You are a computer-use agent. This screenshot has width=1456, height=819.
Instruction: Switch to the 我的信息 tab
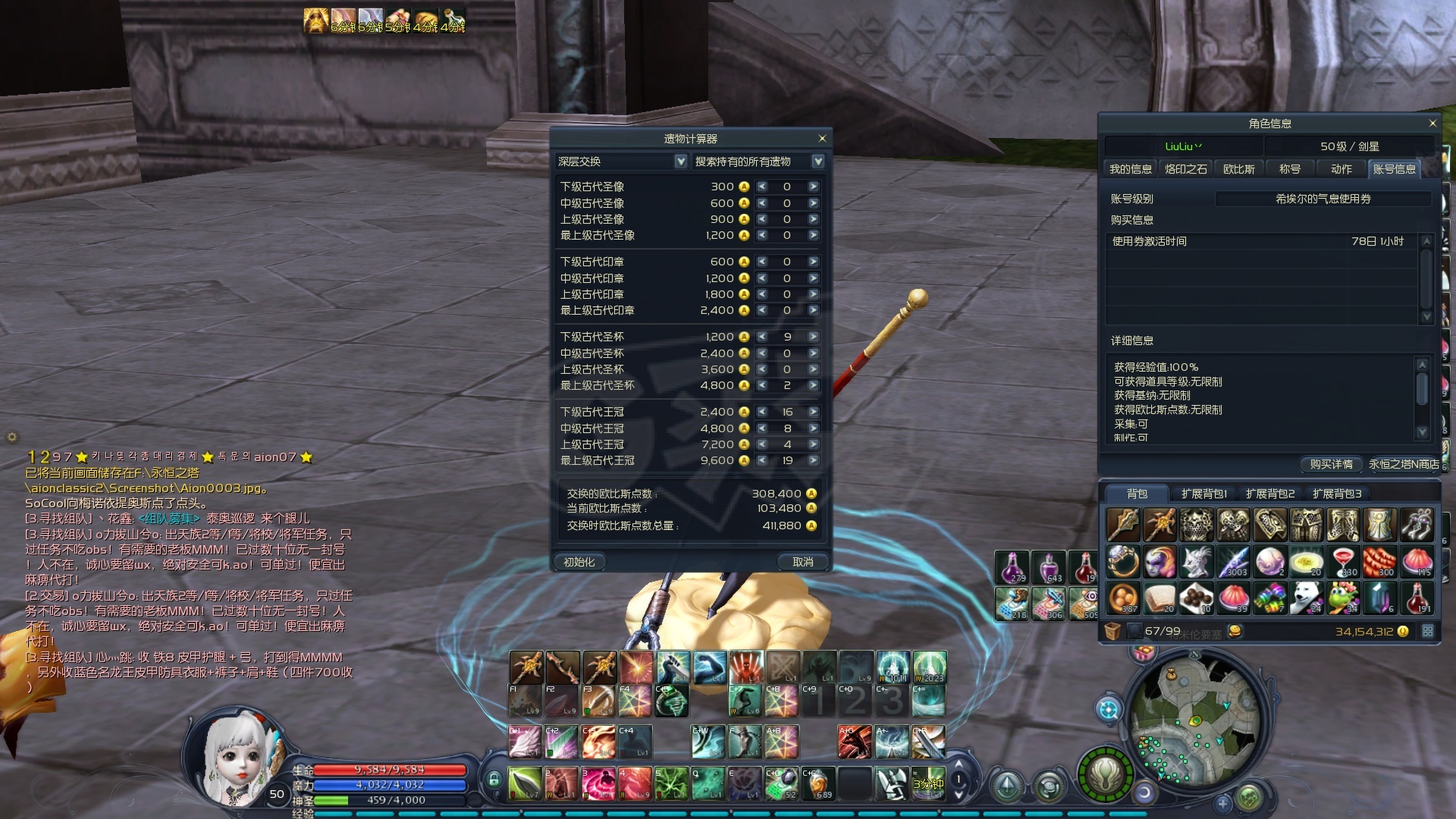point(1130,169)
